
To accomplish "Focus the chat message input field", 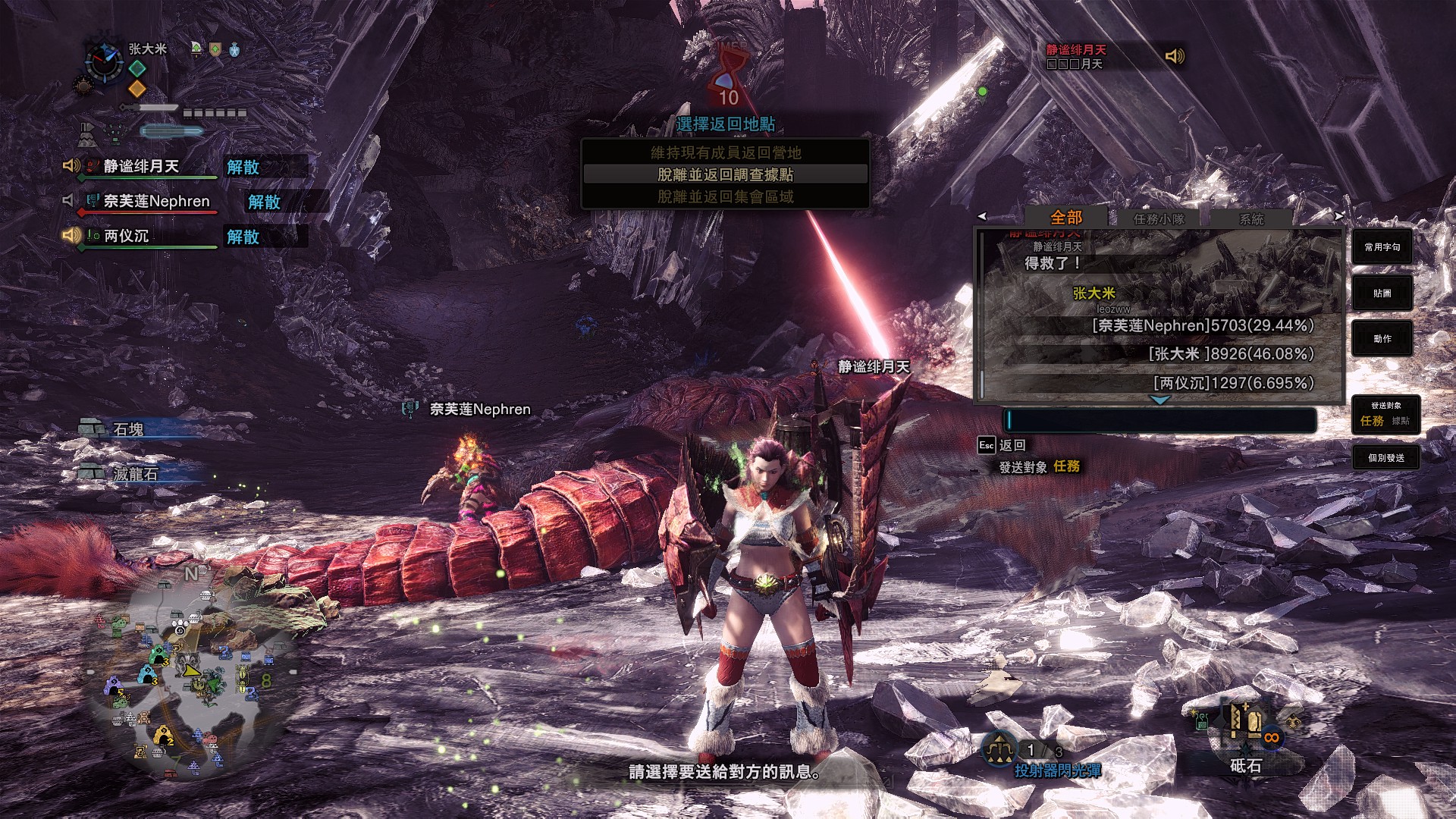I will [1160, 420].
